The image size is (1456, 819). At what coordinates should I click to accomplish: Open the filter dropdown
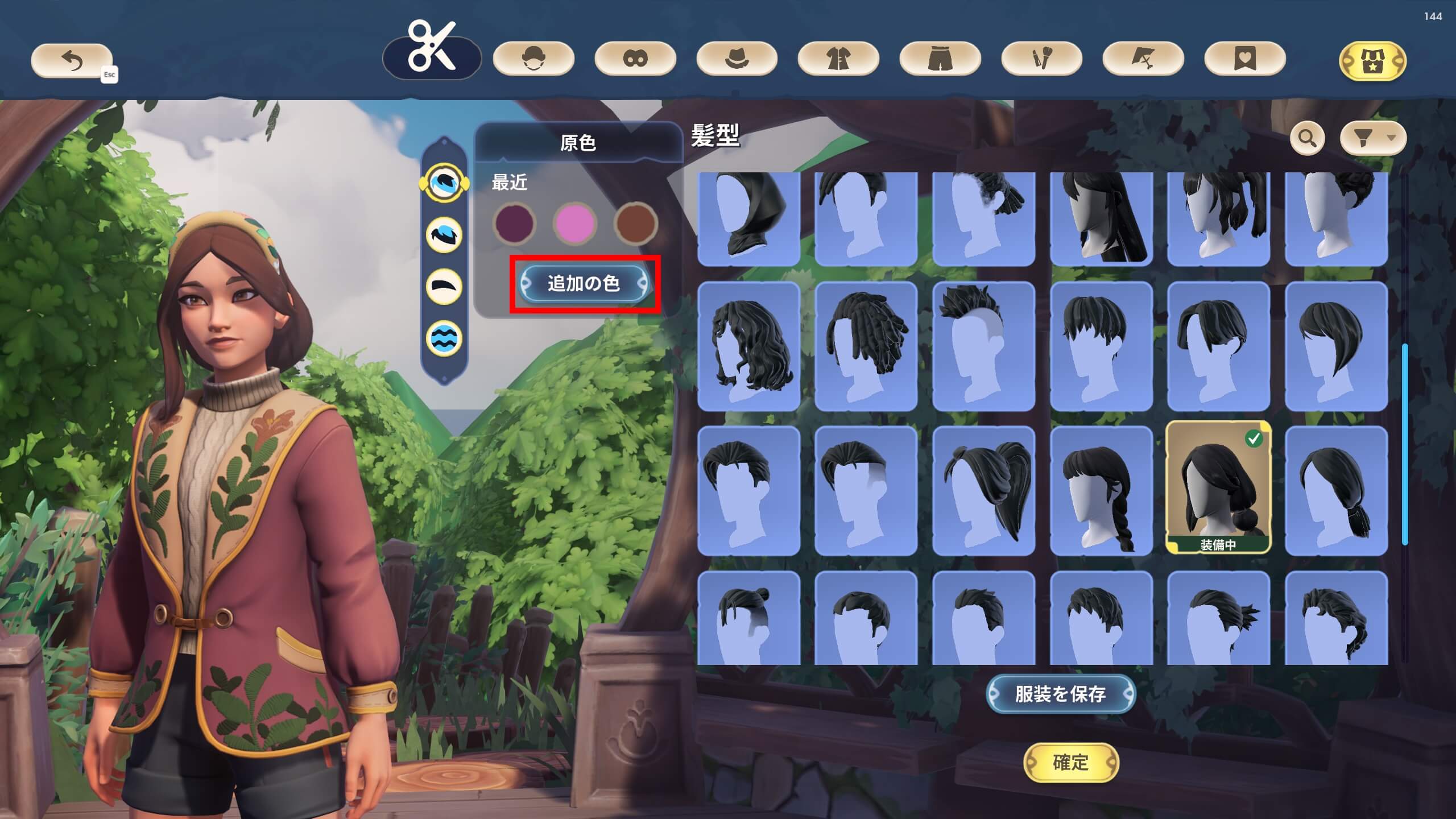(1372, 138)
